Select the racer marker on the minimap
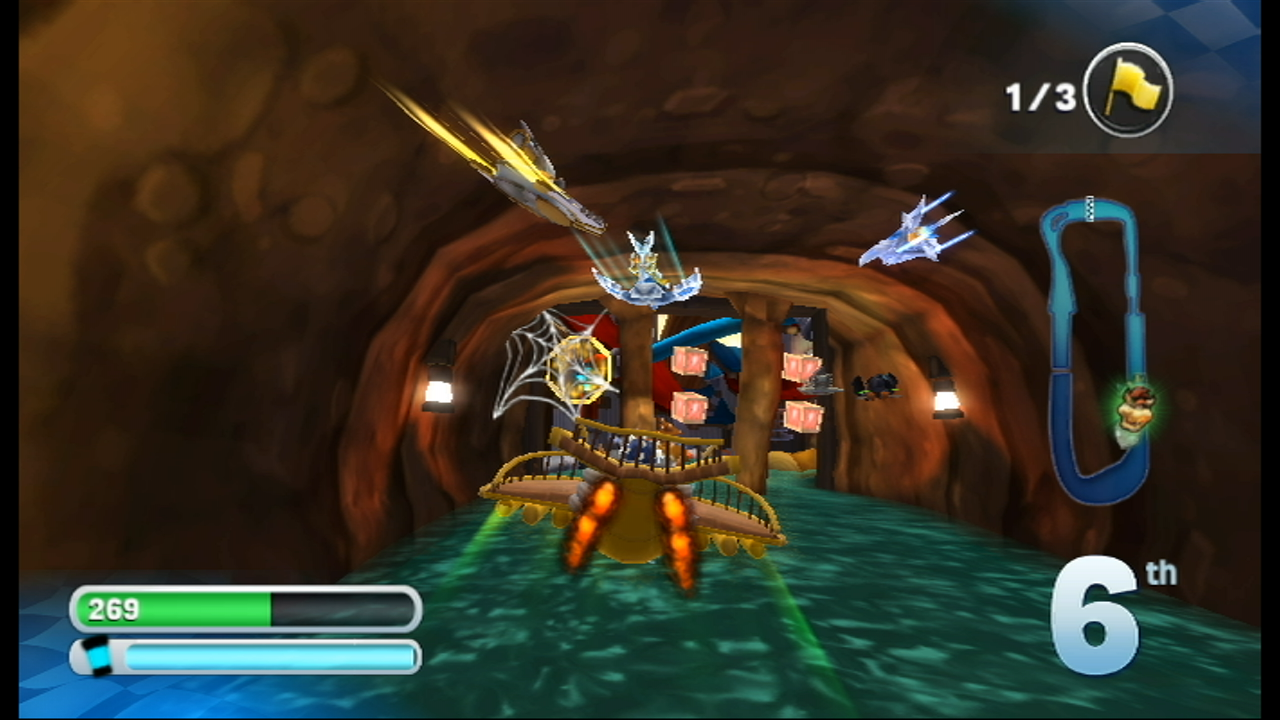Image resolution: width=1280 pixels, height=720 pixels. pos(1133,409)
